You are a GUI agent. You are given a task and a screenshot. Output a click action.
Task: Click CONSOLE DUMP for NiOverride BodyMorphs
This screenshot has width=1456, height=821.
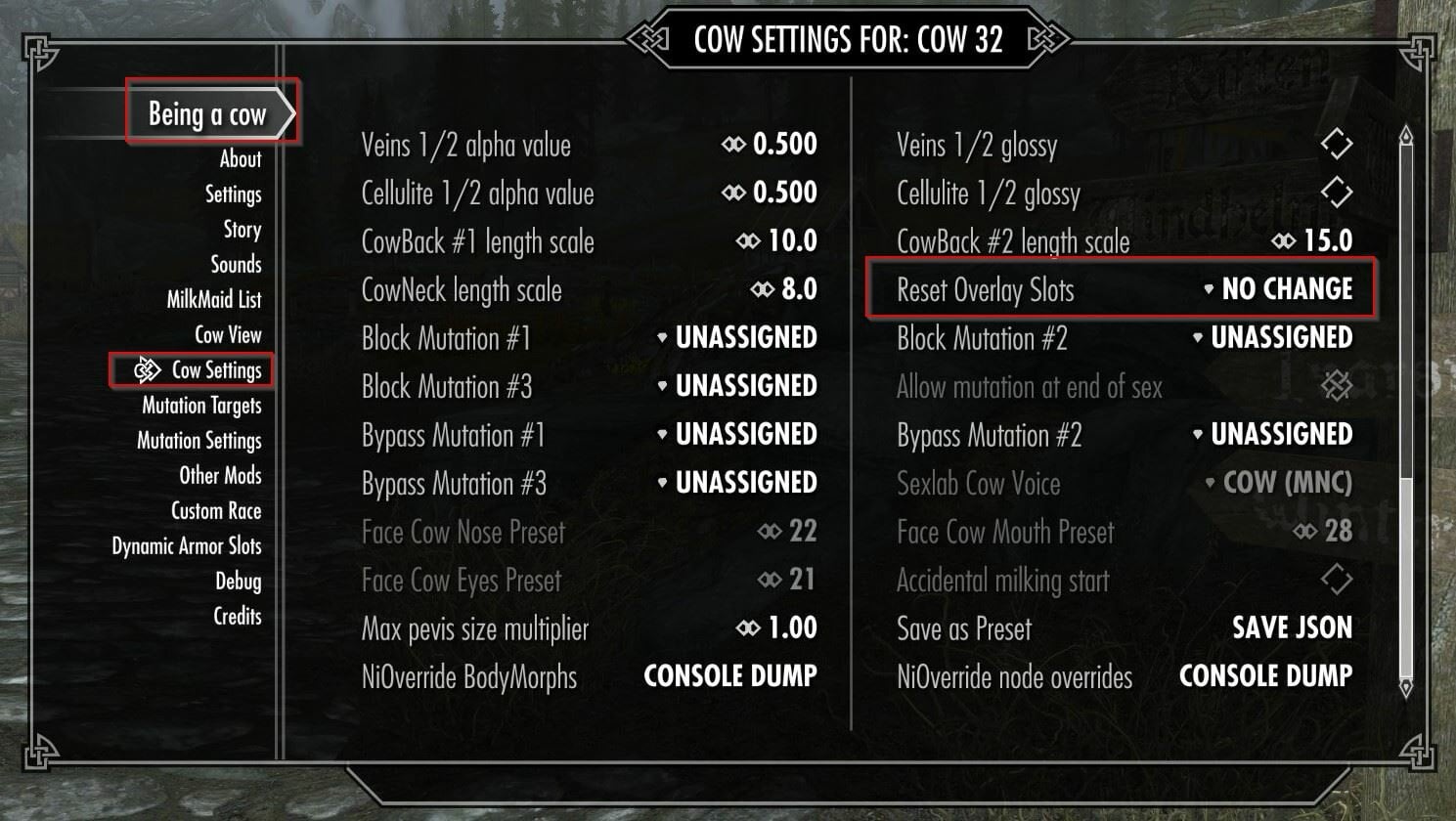click(x=728, y=675)
